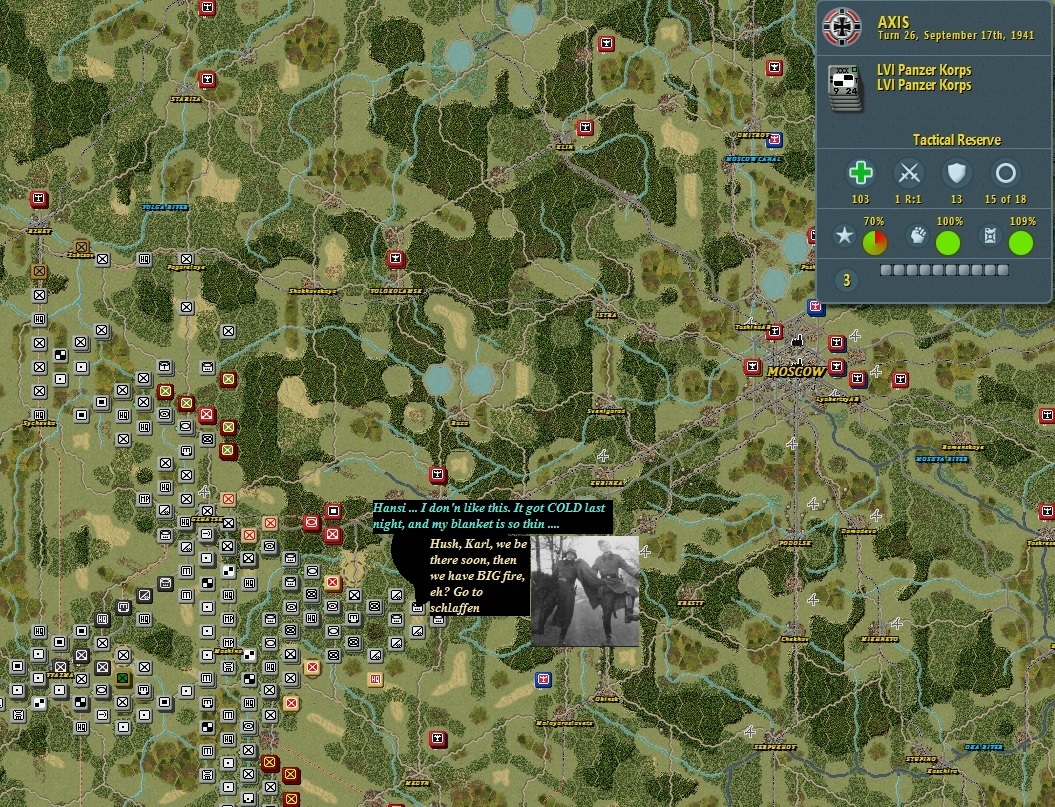1055x807 pixels.
Task: Choose the circle movement points icon
Action: pos(1005,173)
